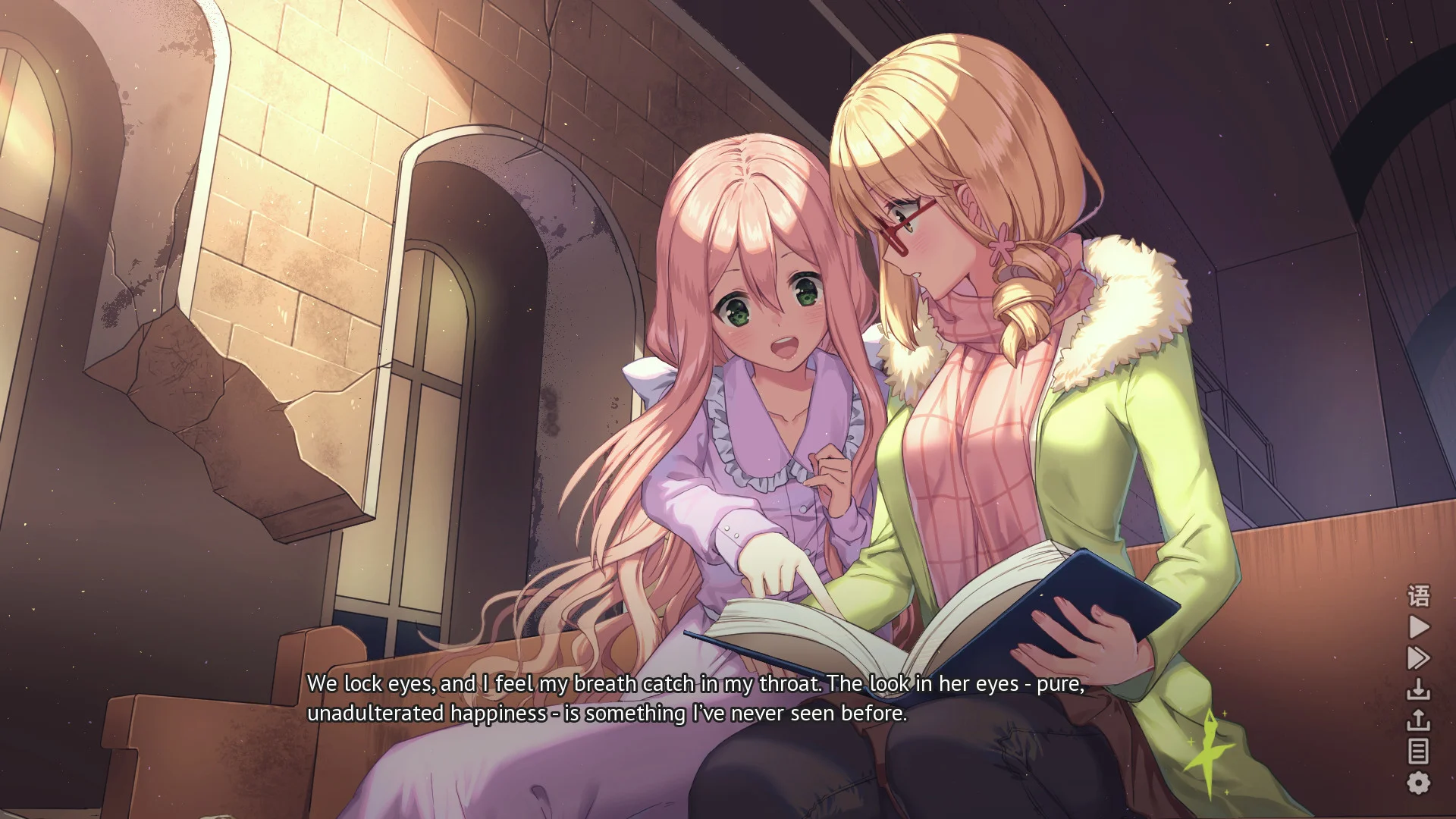Open the language switcher (语) icon
The height and width of the screenshot is (819, 1456).
pyautogui.click(x=1418, y=596)
